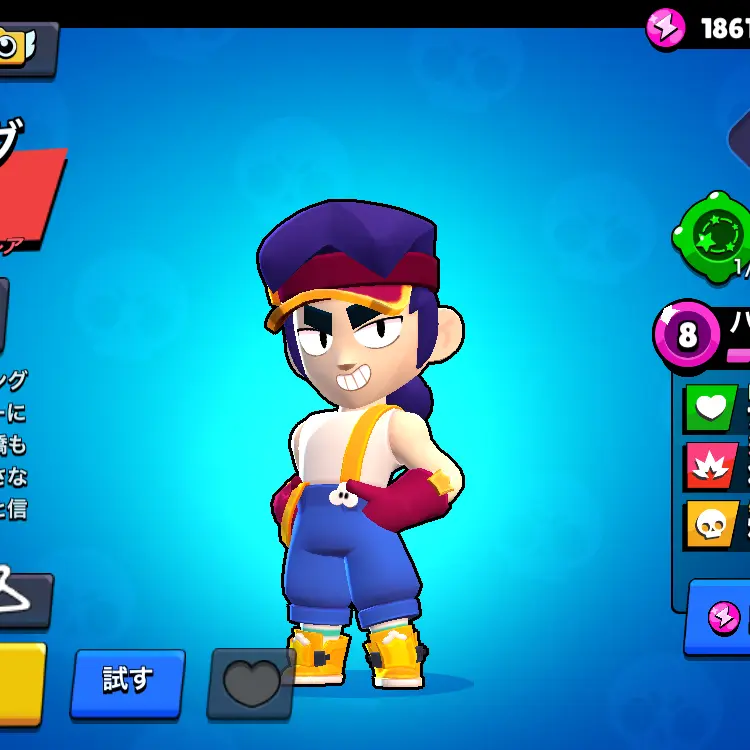Tap the blue 試す try button

[x=127, y=682]
